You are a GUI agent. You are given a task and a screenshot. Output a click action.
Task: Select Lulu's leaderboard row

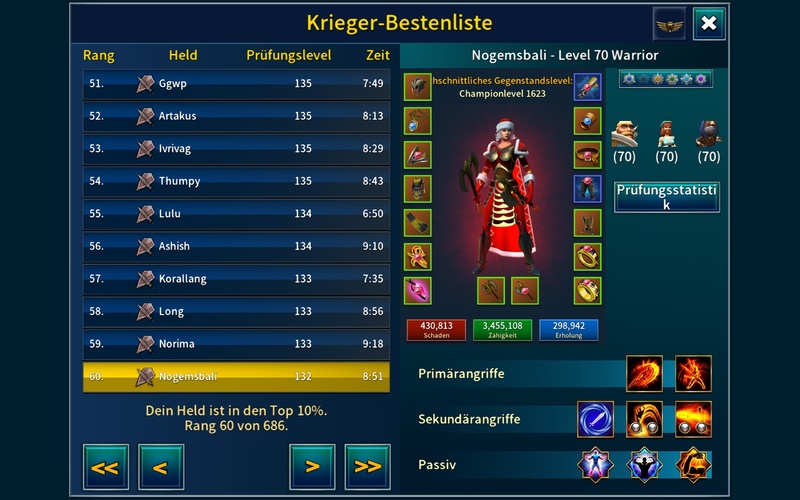tap(236, 214)
